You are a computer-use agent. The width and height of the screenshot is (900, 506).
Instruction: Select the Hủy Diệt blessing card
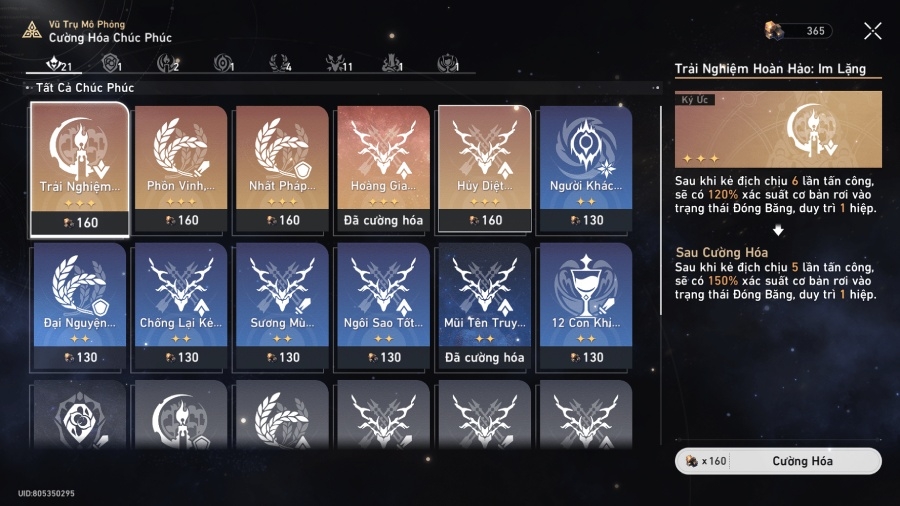coord(485,169)
